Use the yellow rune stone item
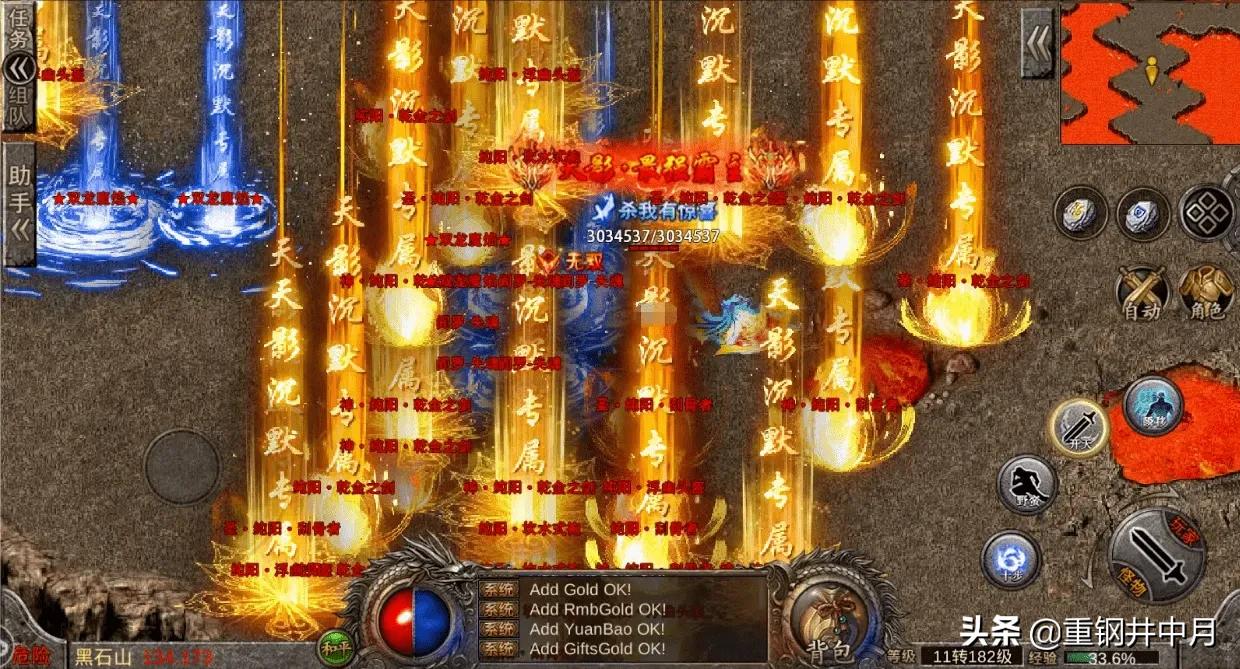 pyautogui.click(x=1080, y=214)
